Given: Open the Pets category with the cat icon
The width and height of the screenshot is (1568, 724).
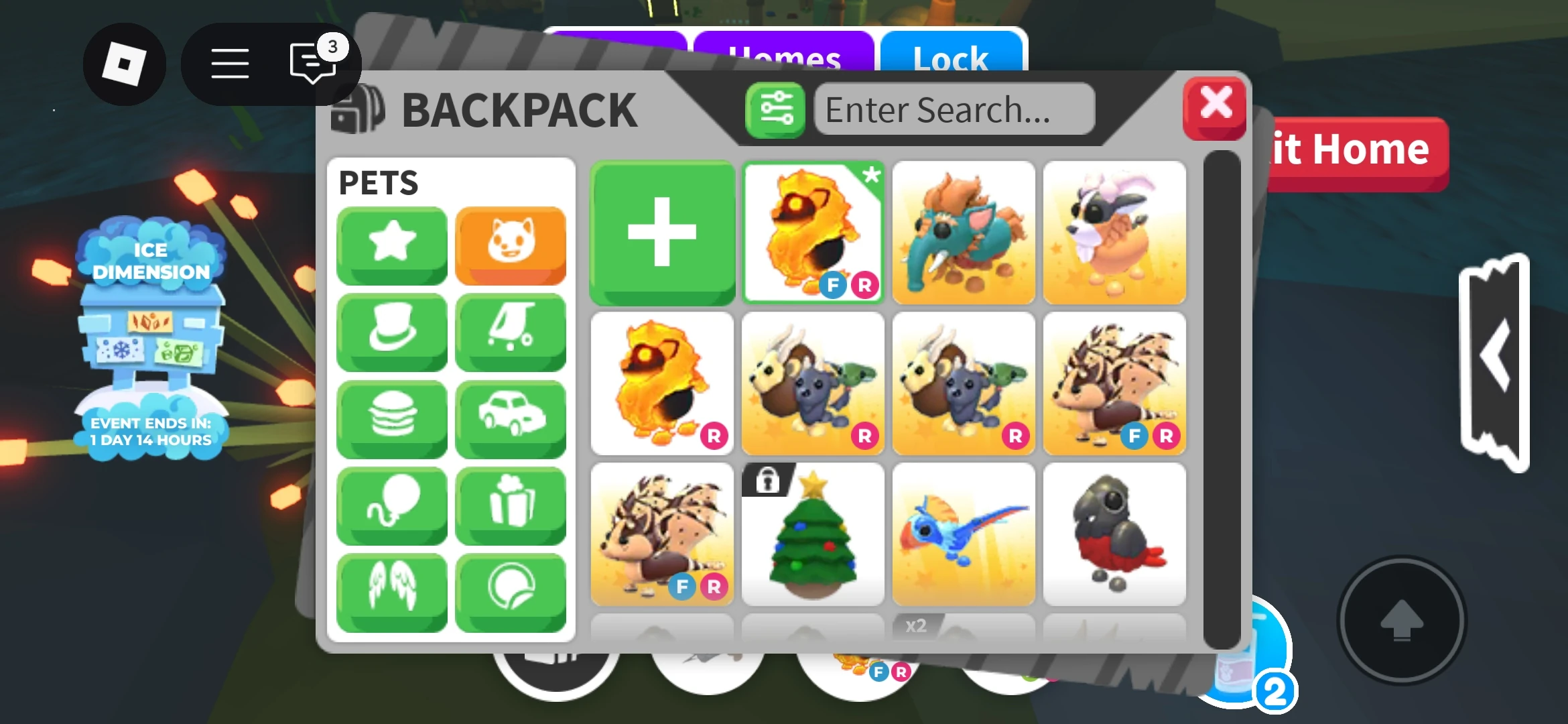Looking at the screenshot, I should (x=511, y=245).
